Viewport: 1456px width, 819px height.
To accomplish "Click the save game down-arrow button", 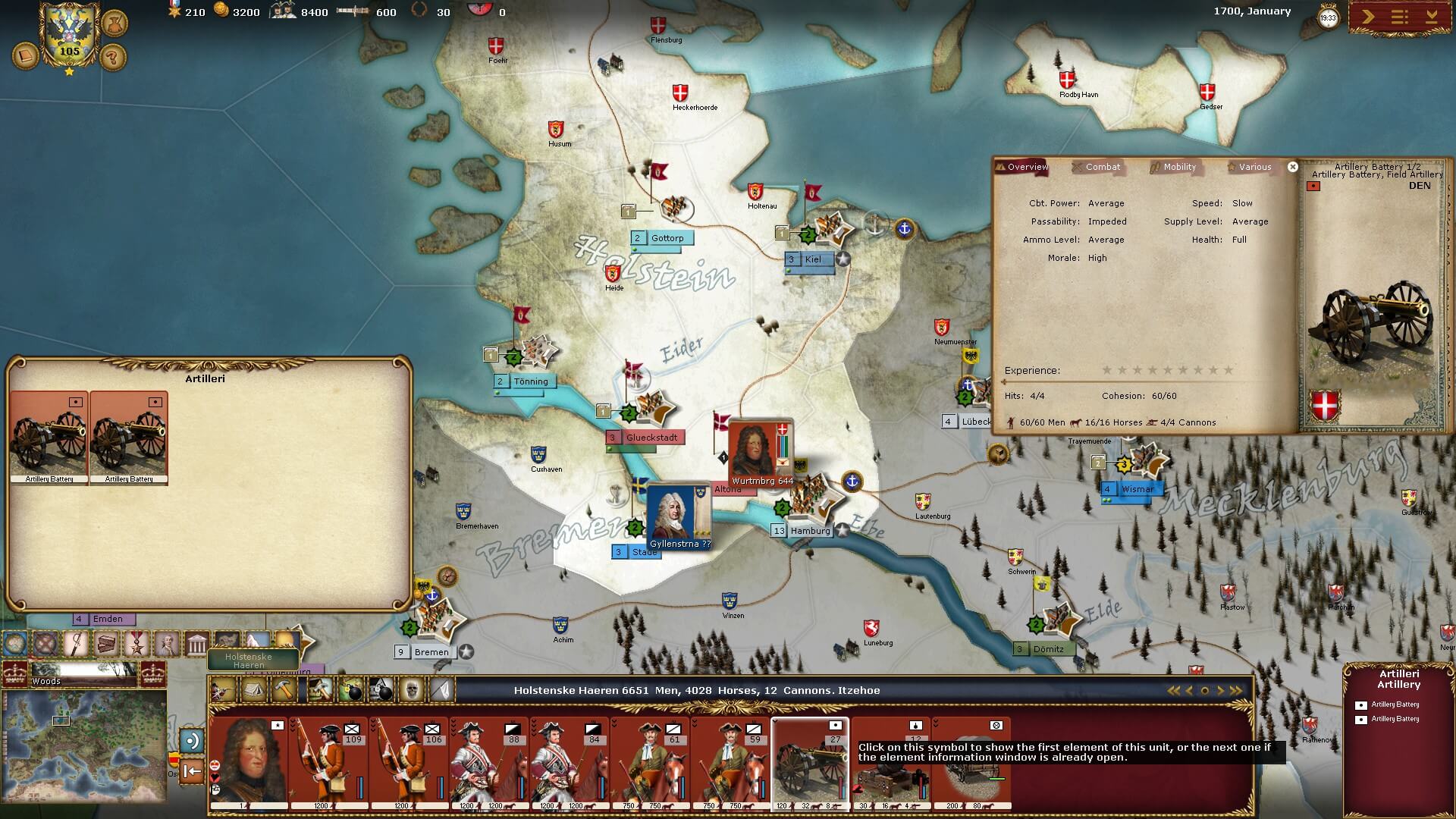I will [x=1432, y=17].
